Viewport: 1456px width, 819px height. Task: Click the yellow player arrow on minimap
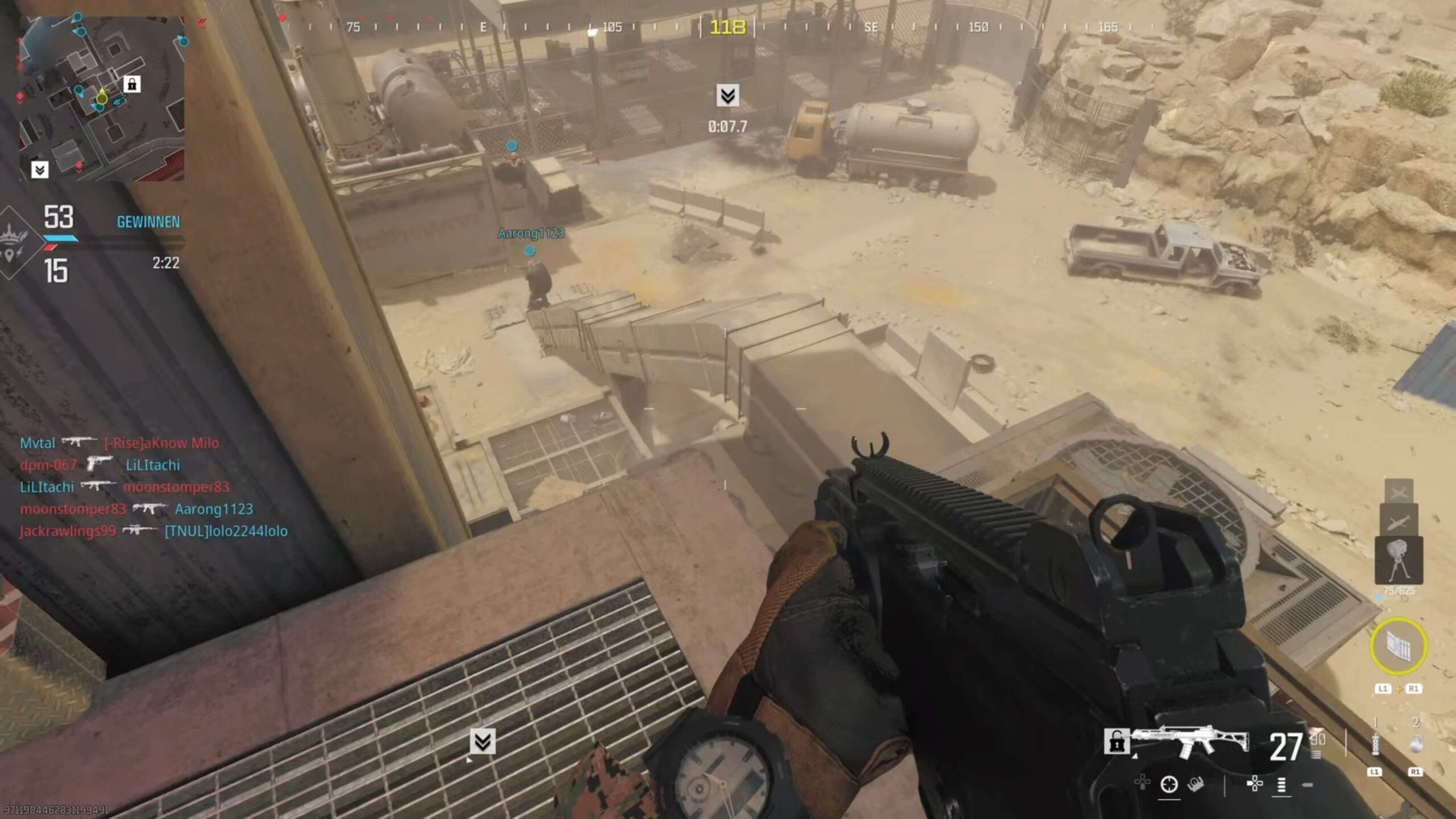(102, 97)
